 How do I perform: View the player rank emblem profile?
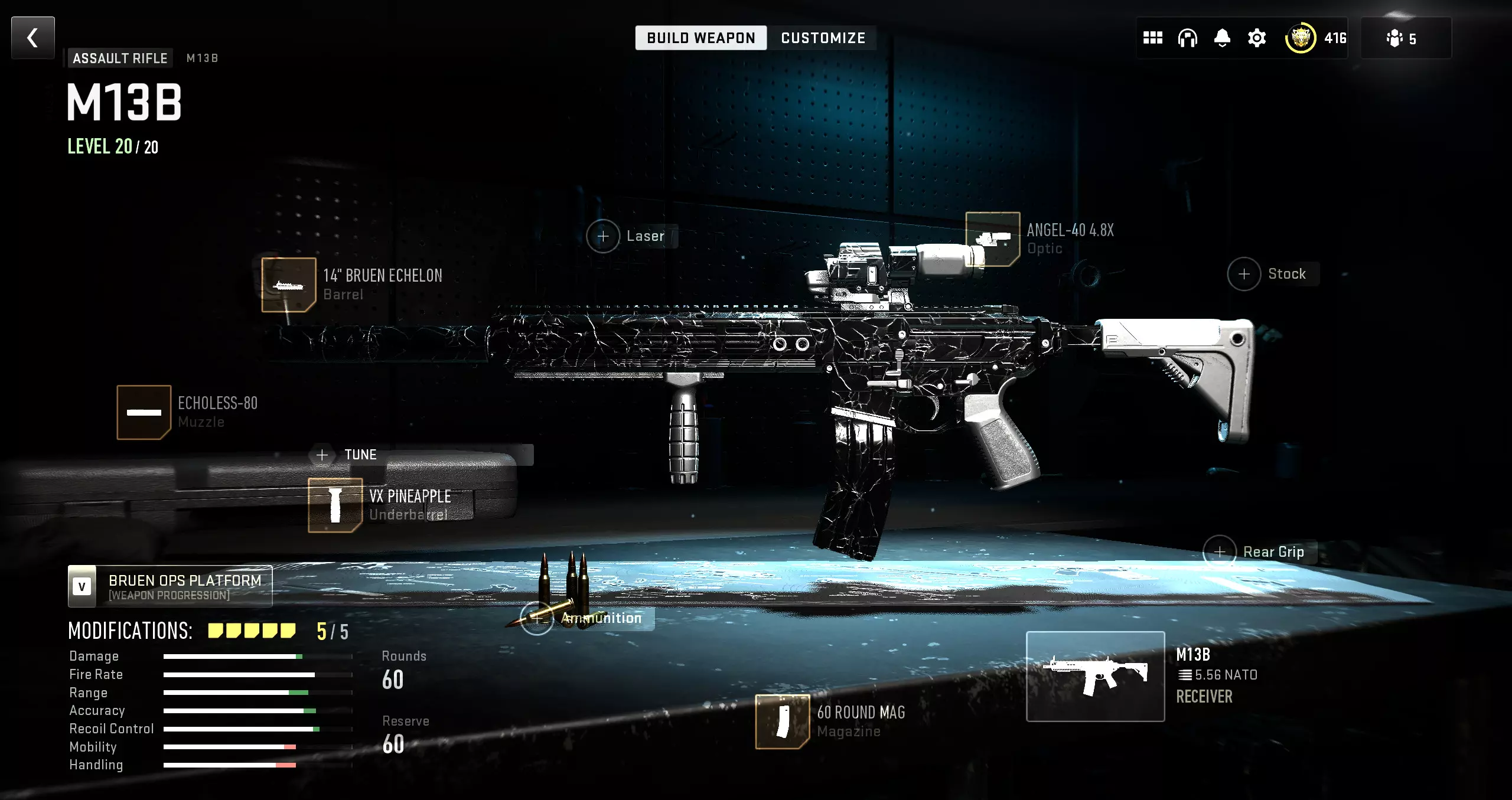(1301, 38)
